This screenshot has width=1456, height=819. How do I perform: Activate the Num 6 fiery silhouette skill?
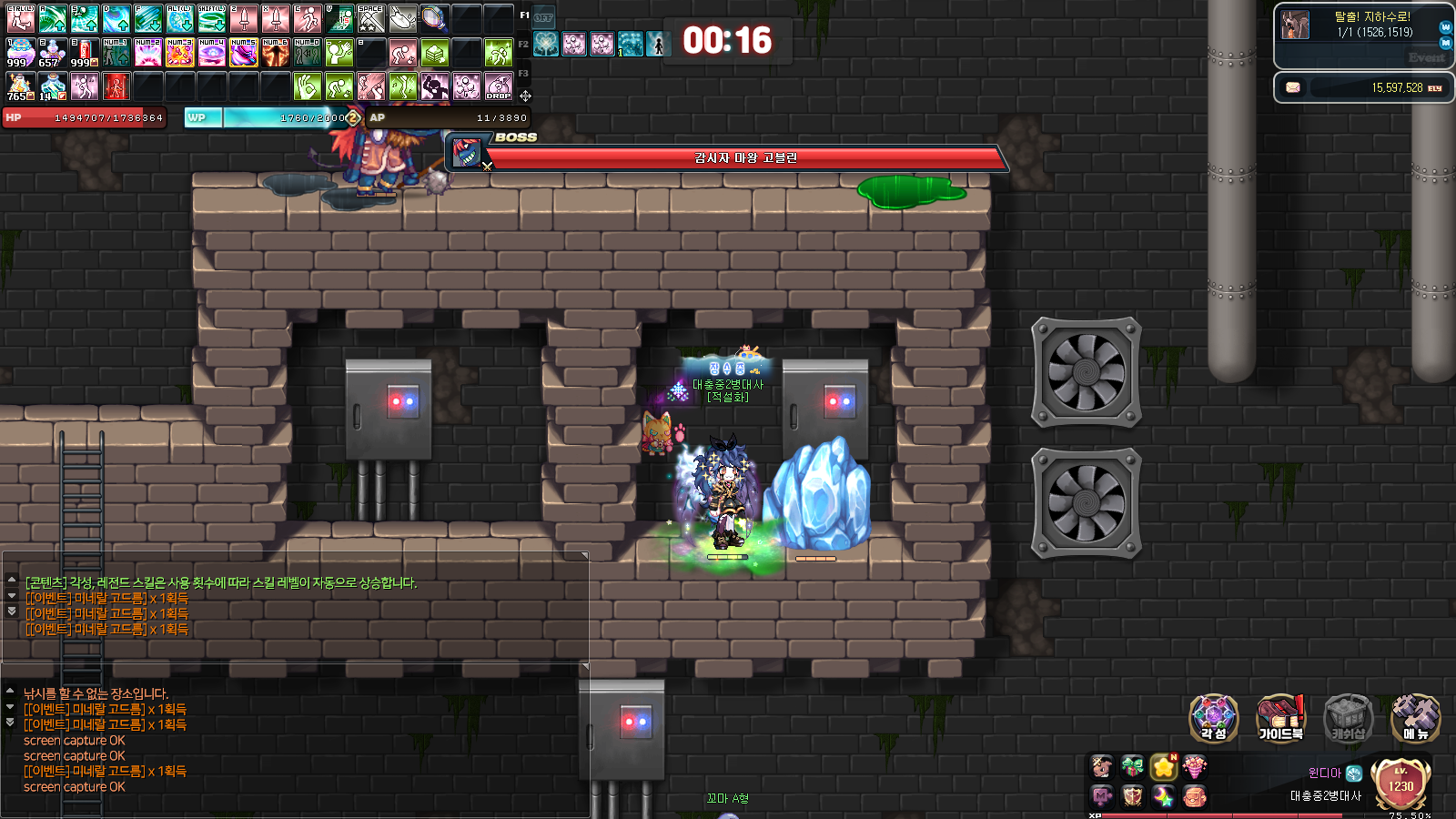pos(275,53)
